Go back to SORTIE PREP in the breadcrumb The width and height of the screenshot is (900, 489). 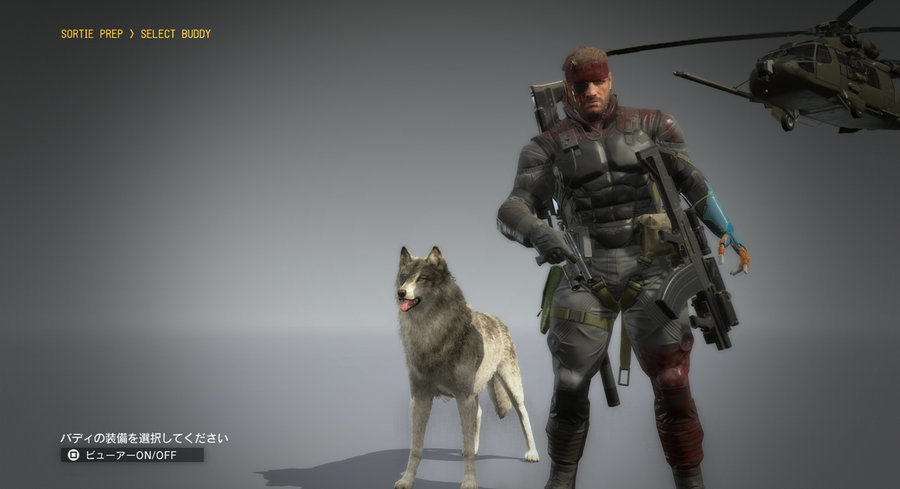click(x=93, y=34)
